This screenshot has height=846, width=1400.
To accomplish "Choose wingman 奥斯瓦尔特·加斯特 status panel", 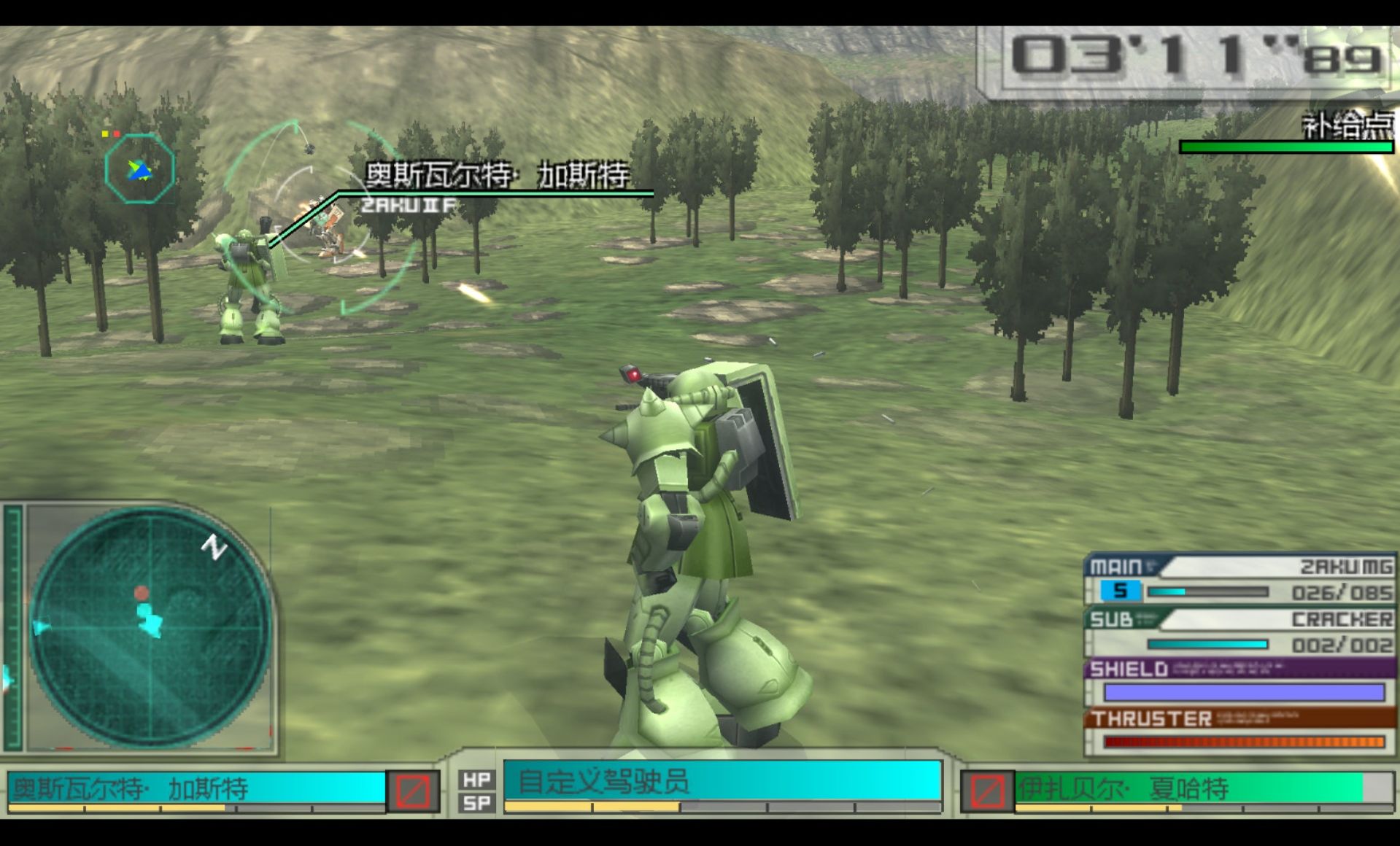I will click(197, 789).
